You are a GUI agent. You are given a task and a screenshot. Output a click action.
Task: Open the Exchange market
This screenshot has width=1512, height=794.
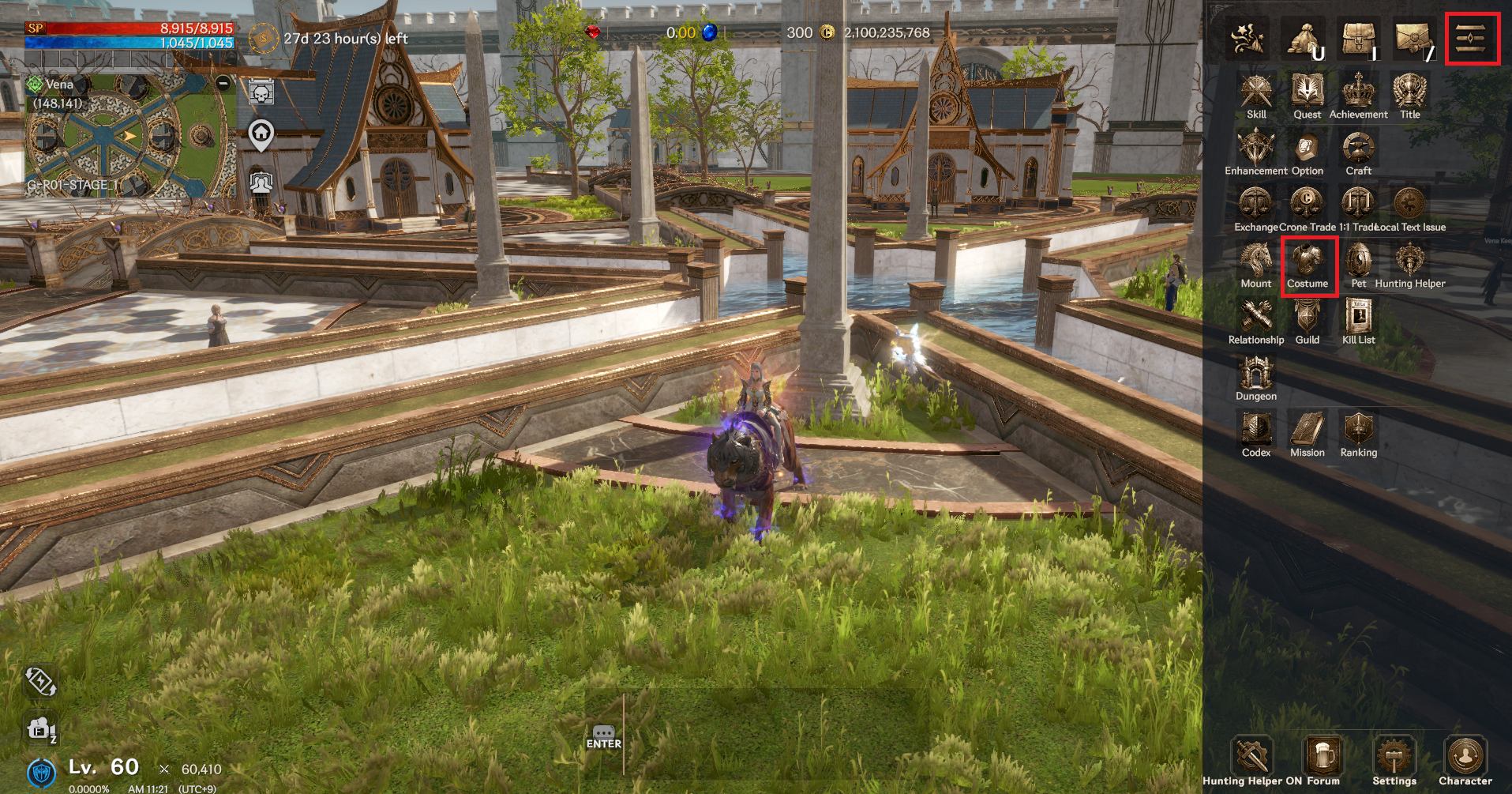pos(1255,206)
